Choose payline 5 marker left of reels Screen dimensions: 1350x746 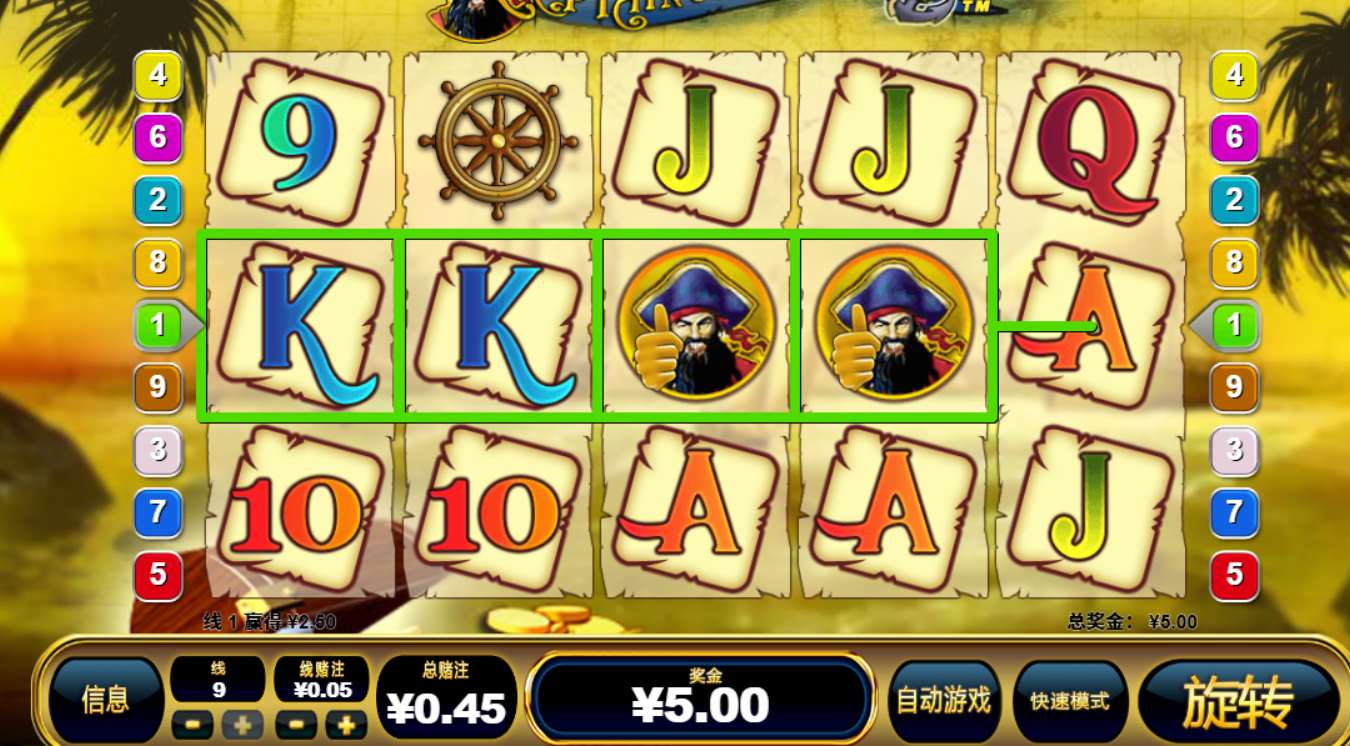point(158,574)
